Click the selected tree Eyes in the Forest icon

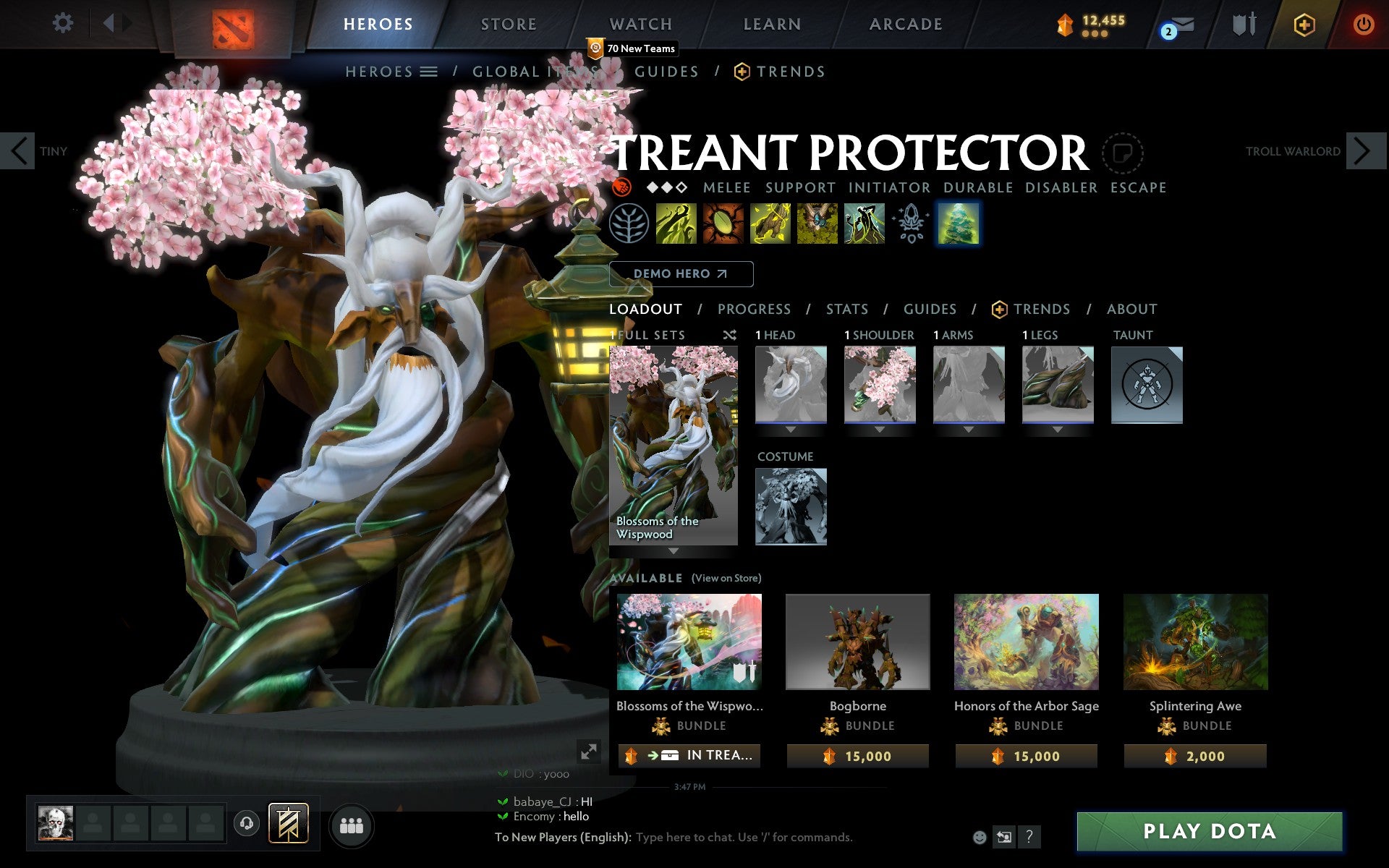pyautogui.click(x=958, y=224)
